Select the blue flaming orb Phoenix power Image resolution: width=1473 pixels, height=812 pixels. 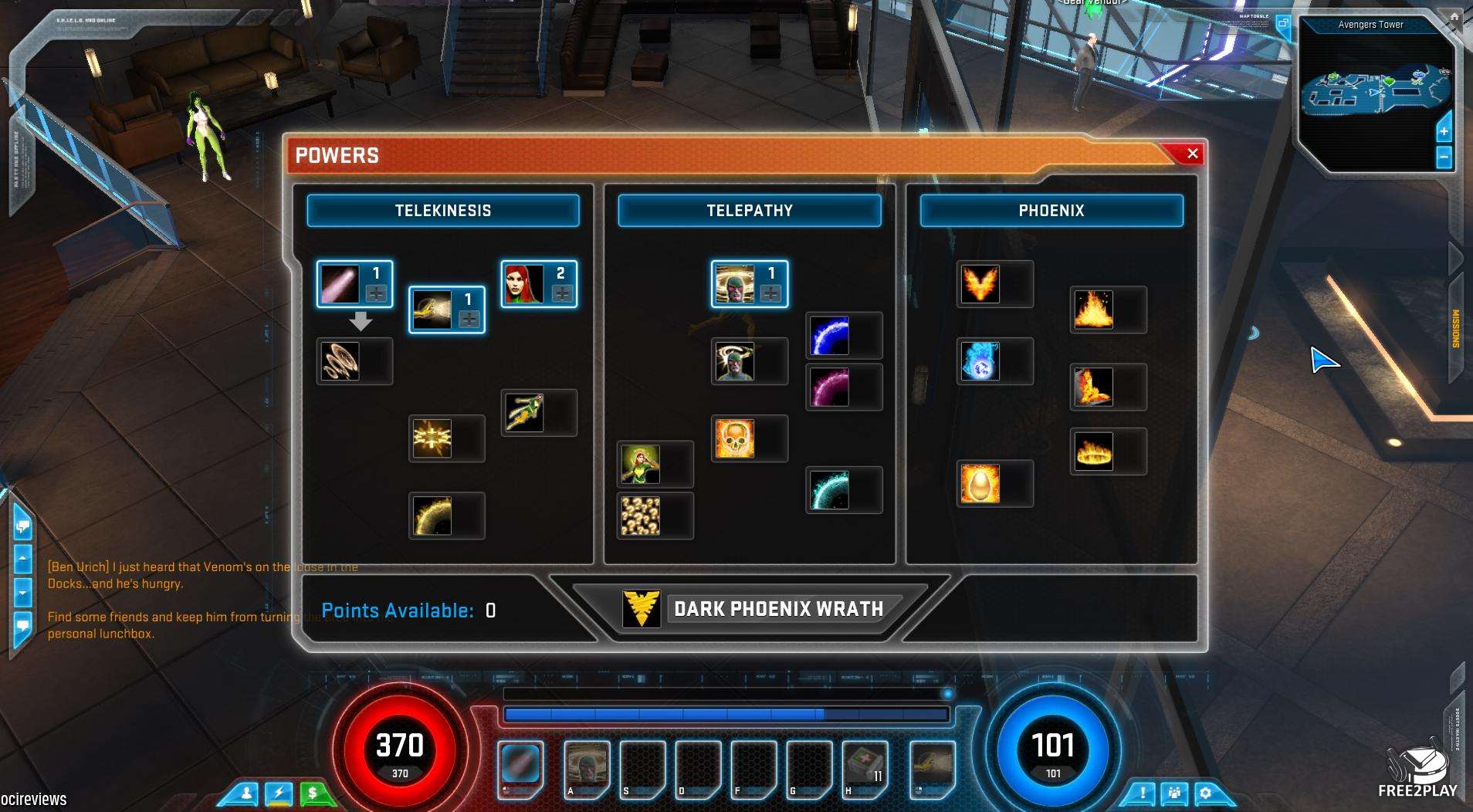tap(980, 361)
